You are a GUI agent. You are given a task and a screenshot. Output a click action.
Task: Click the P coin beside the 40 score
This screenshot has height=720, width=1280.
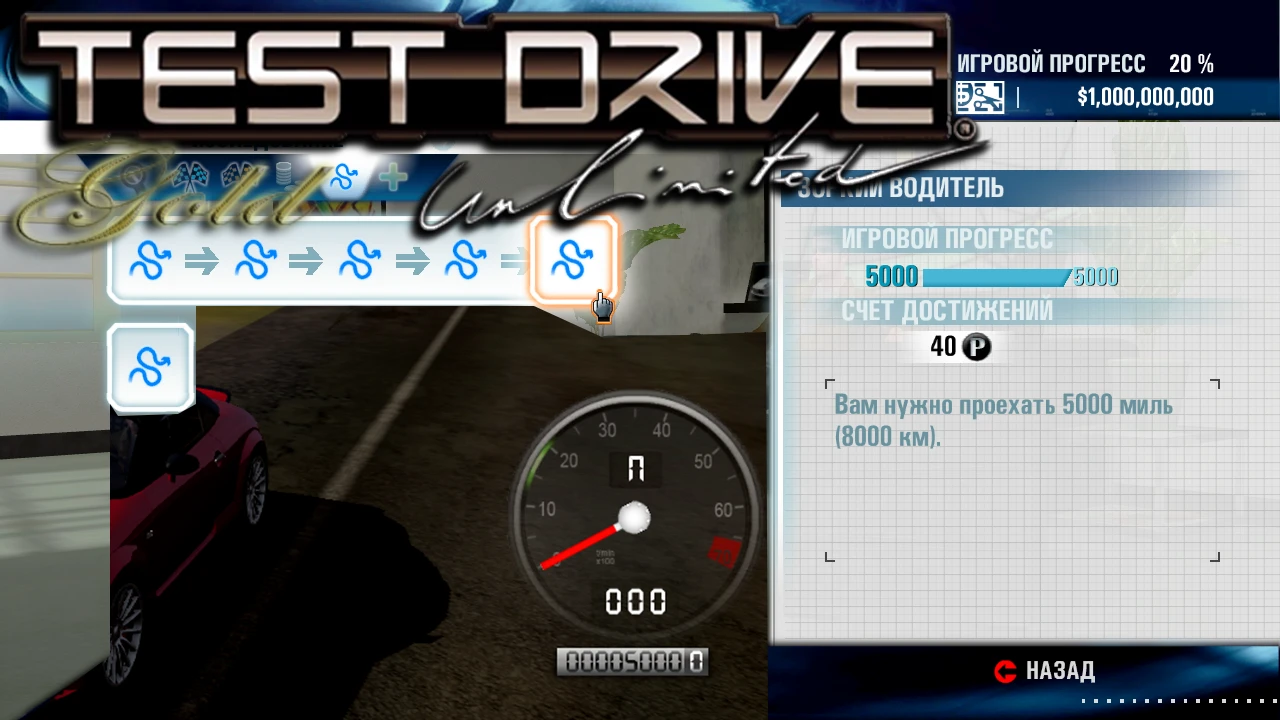(977, 347)
